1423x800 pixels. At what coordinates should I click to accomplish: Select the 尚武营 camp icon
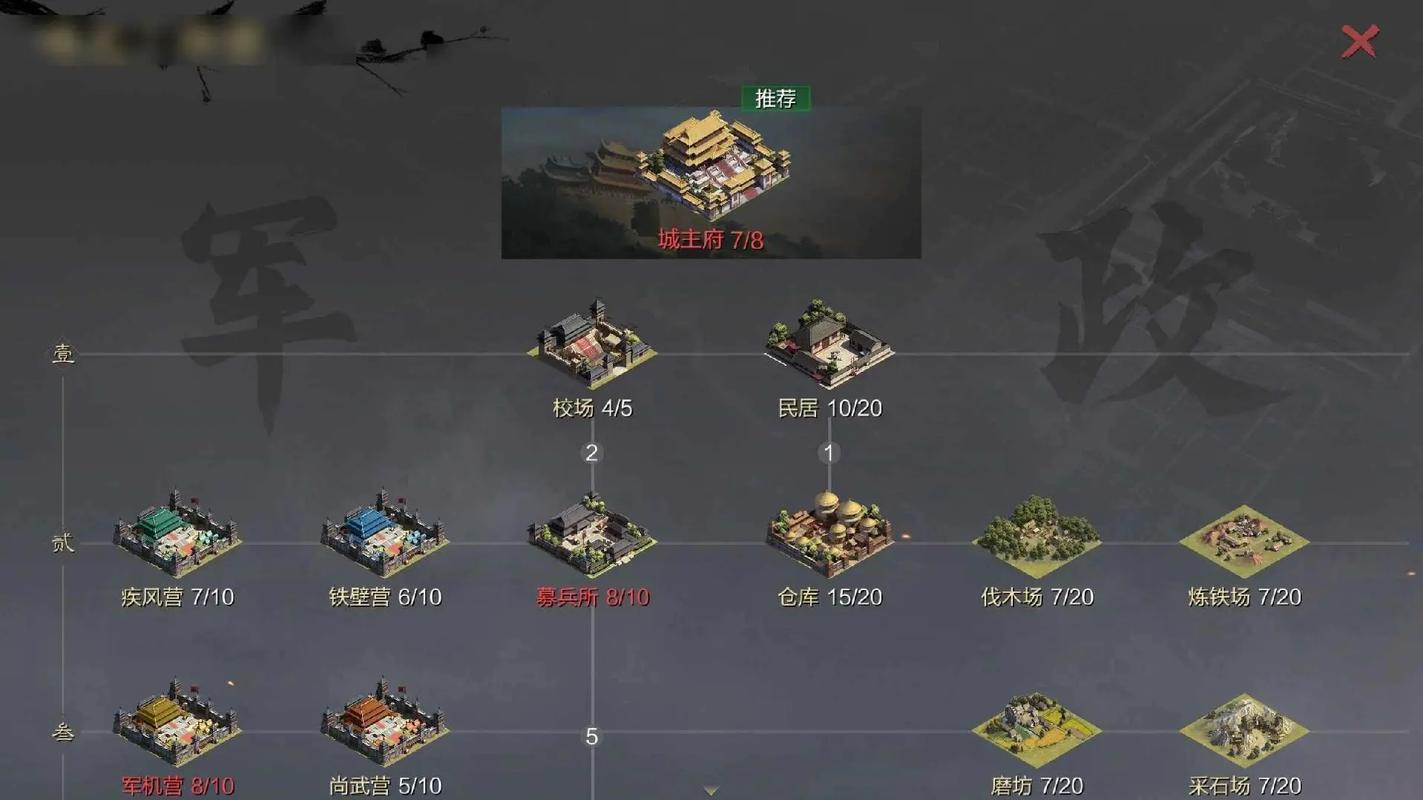[384, 725]
